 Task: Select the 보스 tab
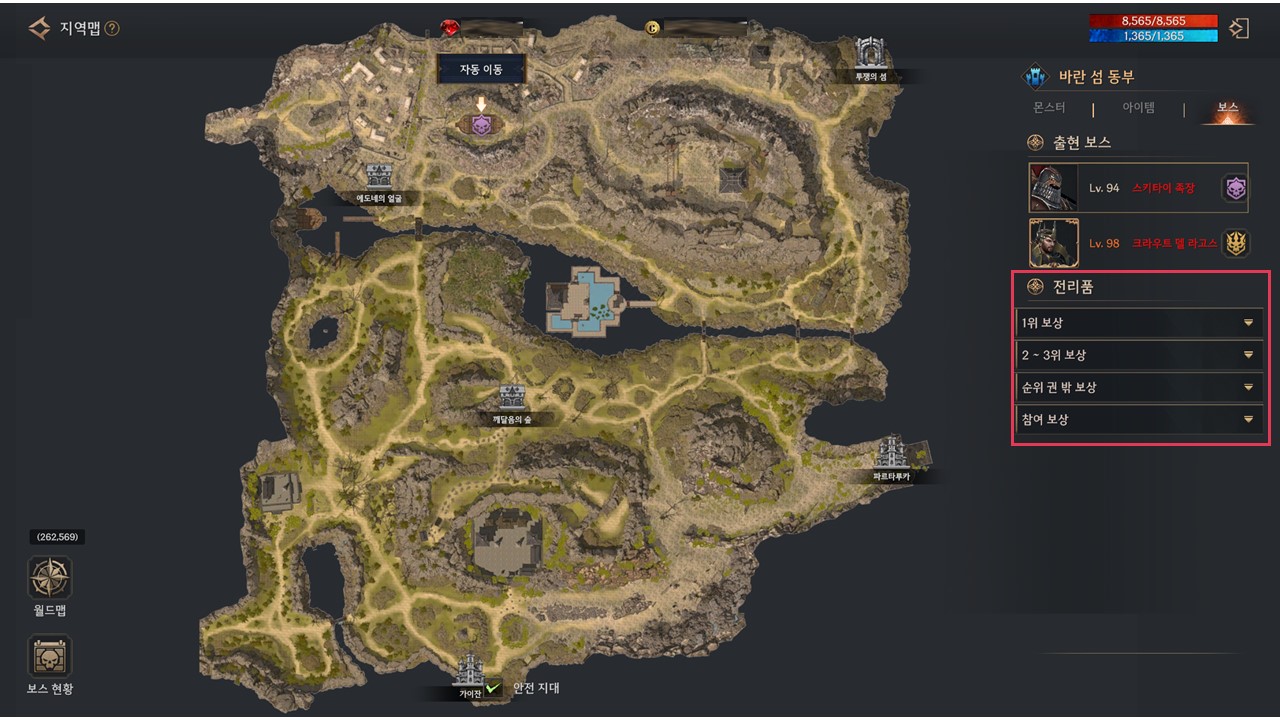click(x=1227, y=108)
